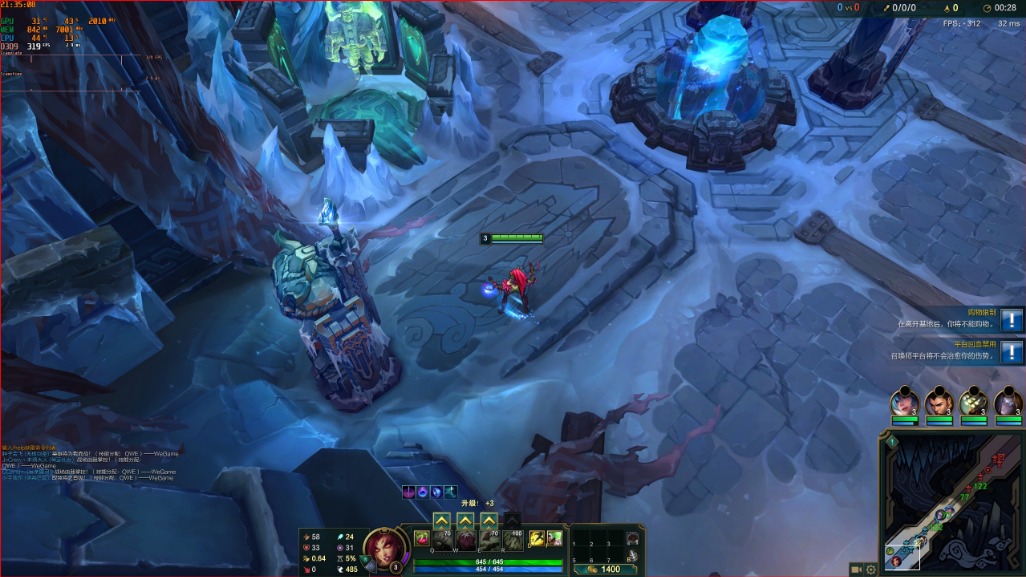Level up the W ability
Screen dimensions: 1026x577
[465, 521]
